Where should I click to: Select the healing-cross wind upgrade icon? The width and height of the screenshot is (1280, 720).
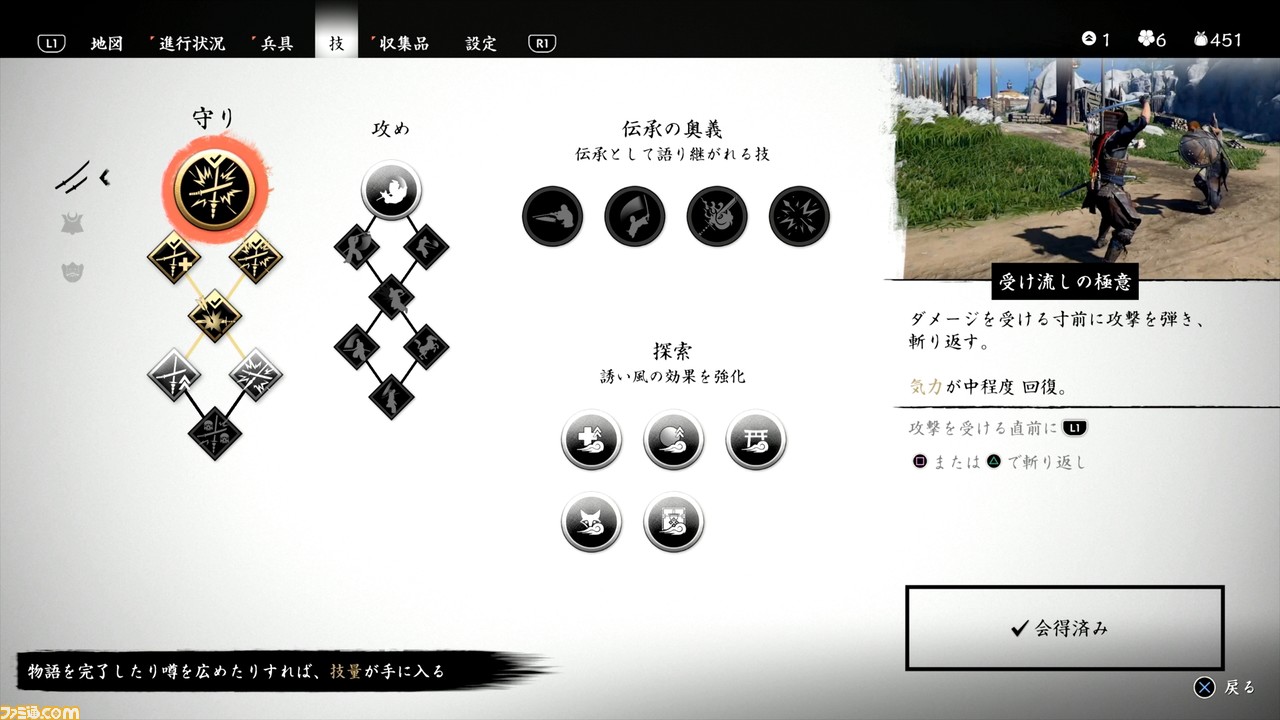[590, 439]
